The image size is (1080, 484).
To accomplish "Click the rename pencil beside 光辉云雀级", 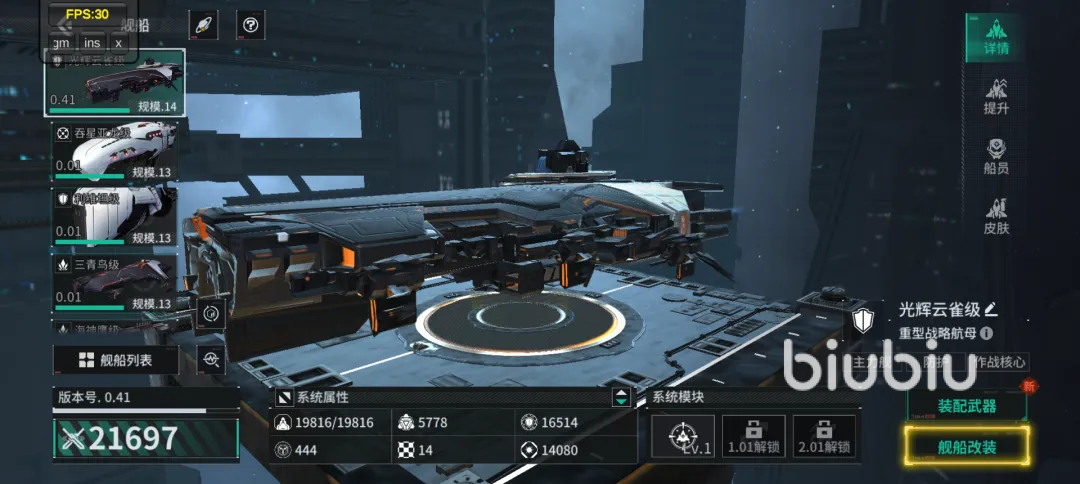I will coord(991,309).
